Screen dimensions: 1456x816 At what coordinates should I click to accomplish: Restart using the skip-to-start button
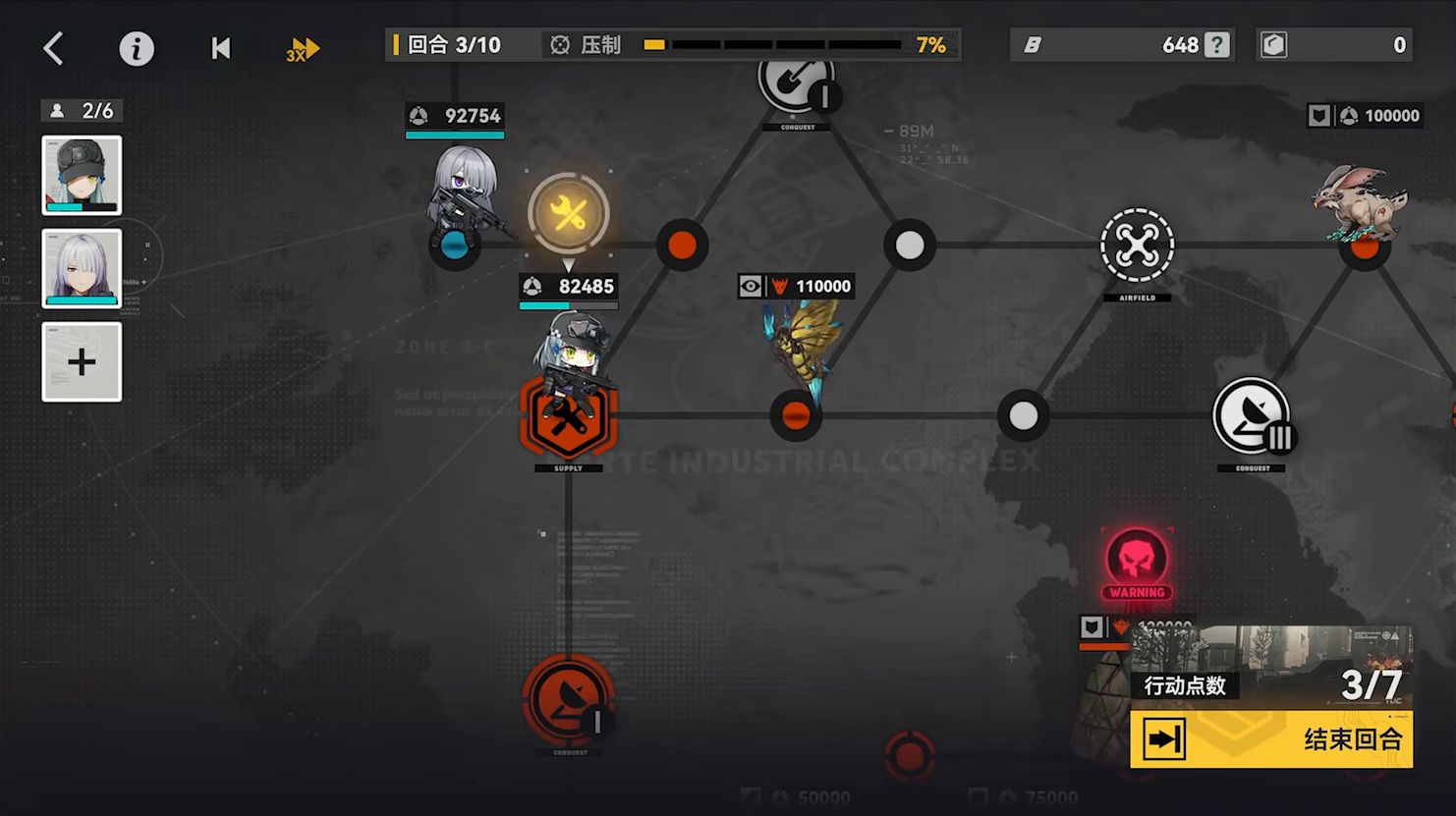click(221, 48)
